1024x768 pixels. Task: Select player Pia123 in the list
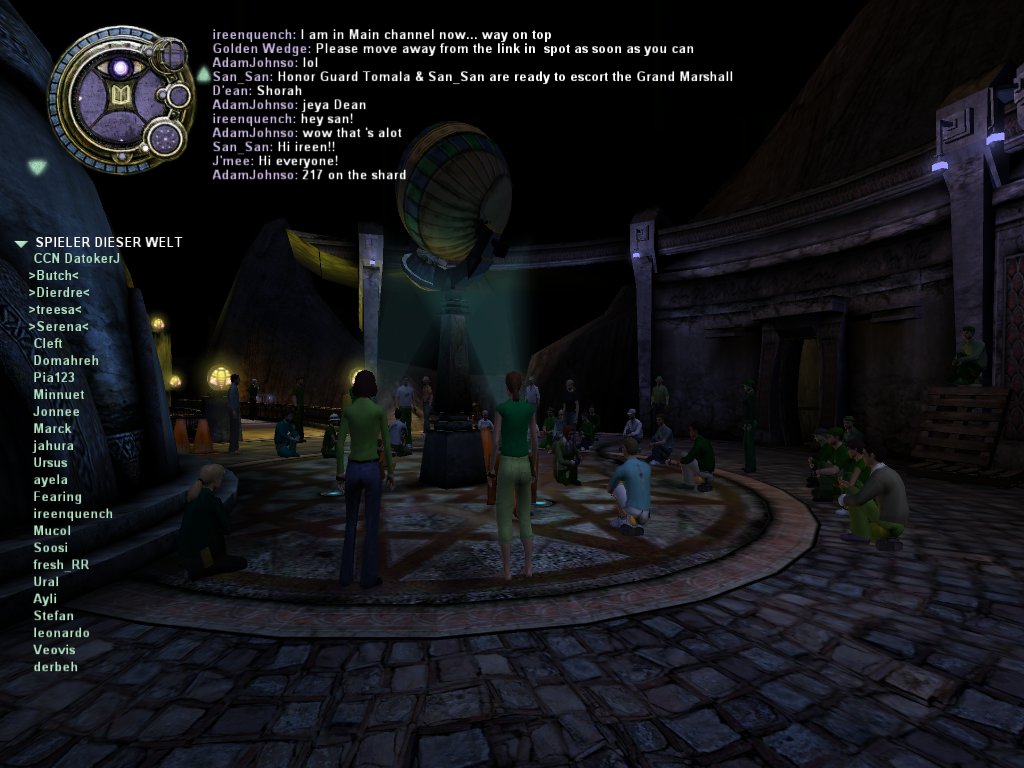click(x=54, y=378)
